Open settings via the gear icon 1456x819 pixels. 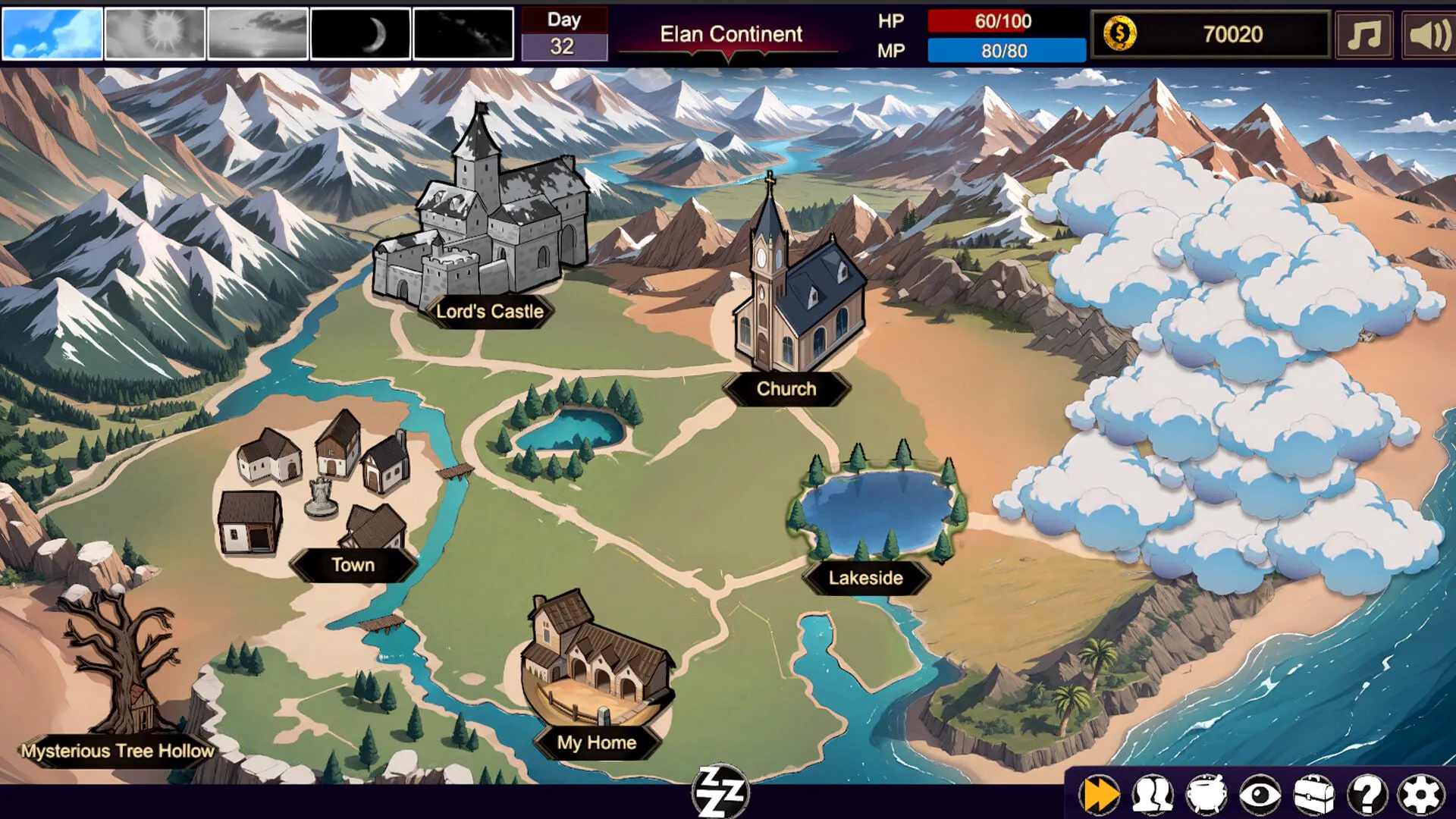[x=1420, y=795]
